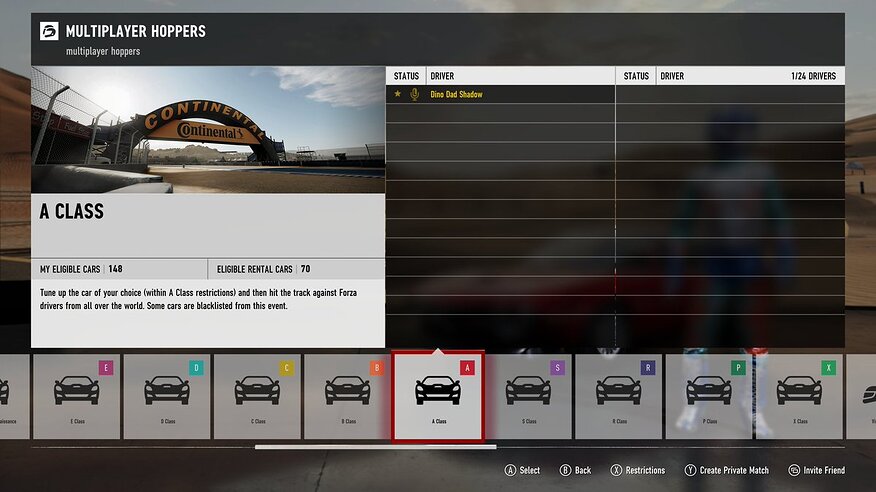Image resolution: width=876 pixels, height=492 pixels.
Task: Select the highlighted A Class tile
Action: pos(438,396)
